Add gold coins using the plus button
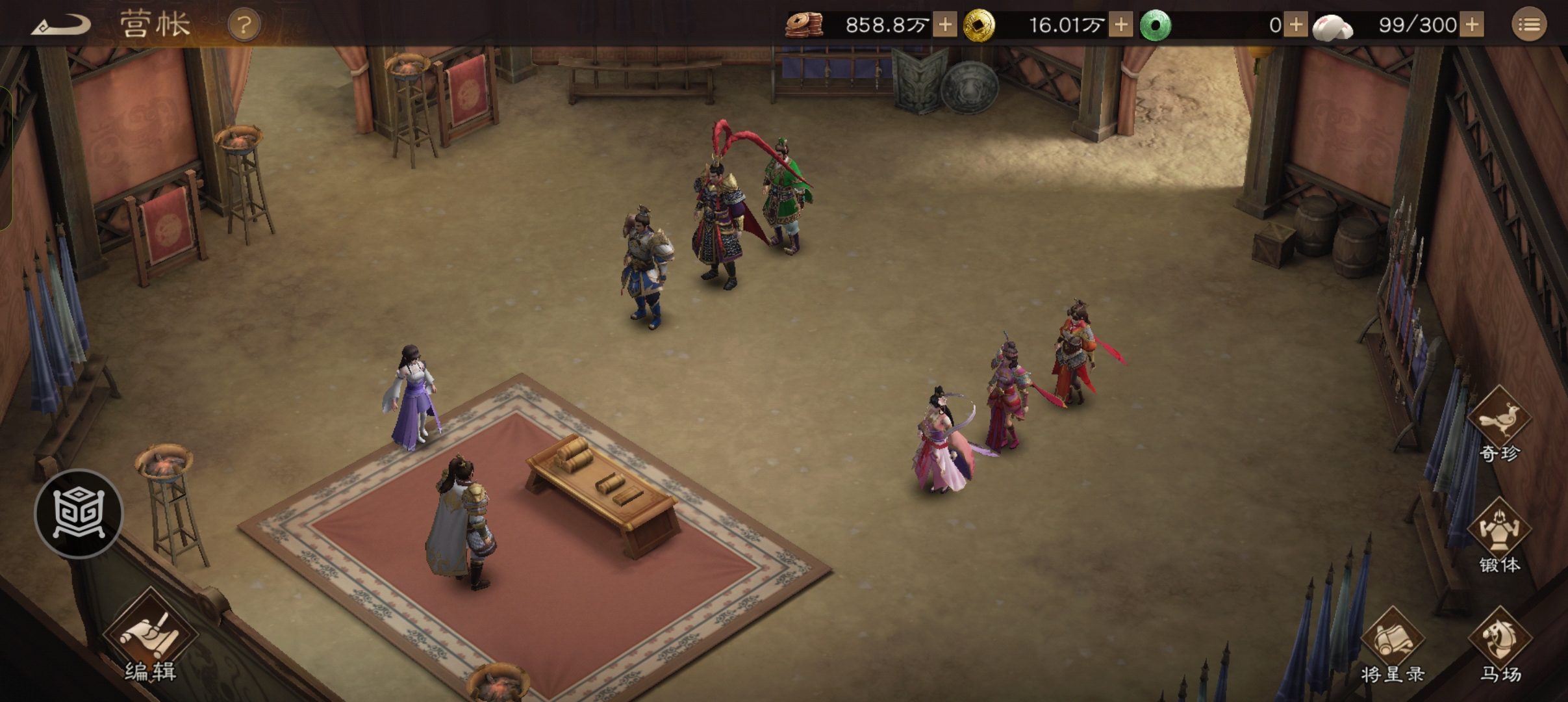 pos(1120,25)
